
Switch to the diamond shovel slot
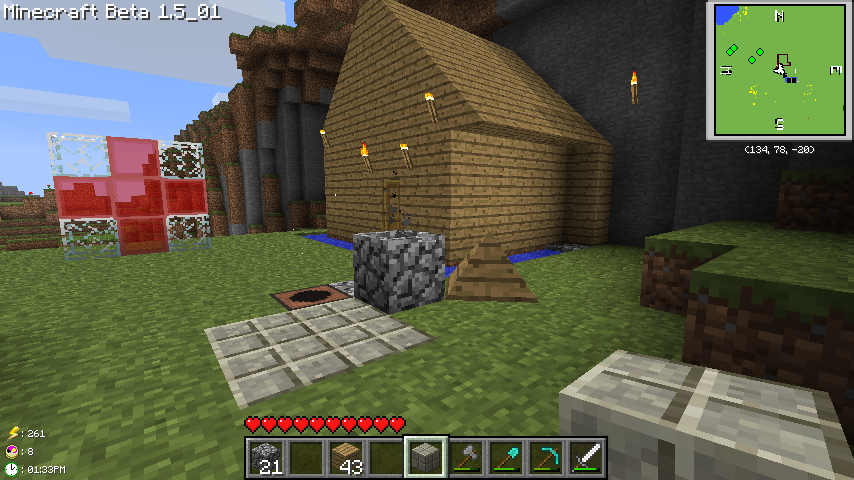pos(506,457)
